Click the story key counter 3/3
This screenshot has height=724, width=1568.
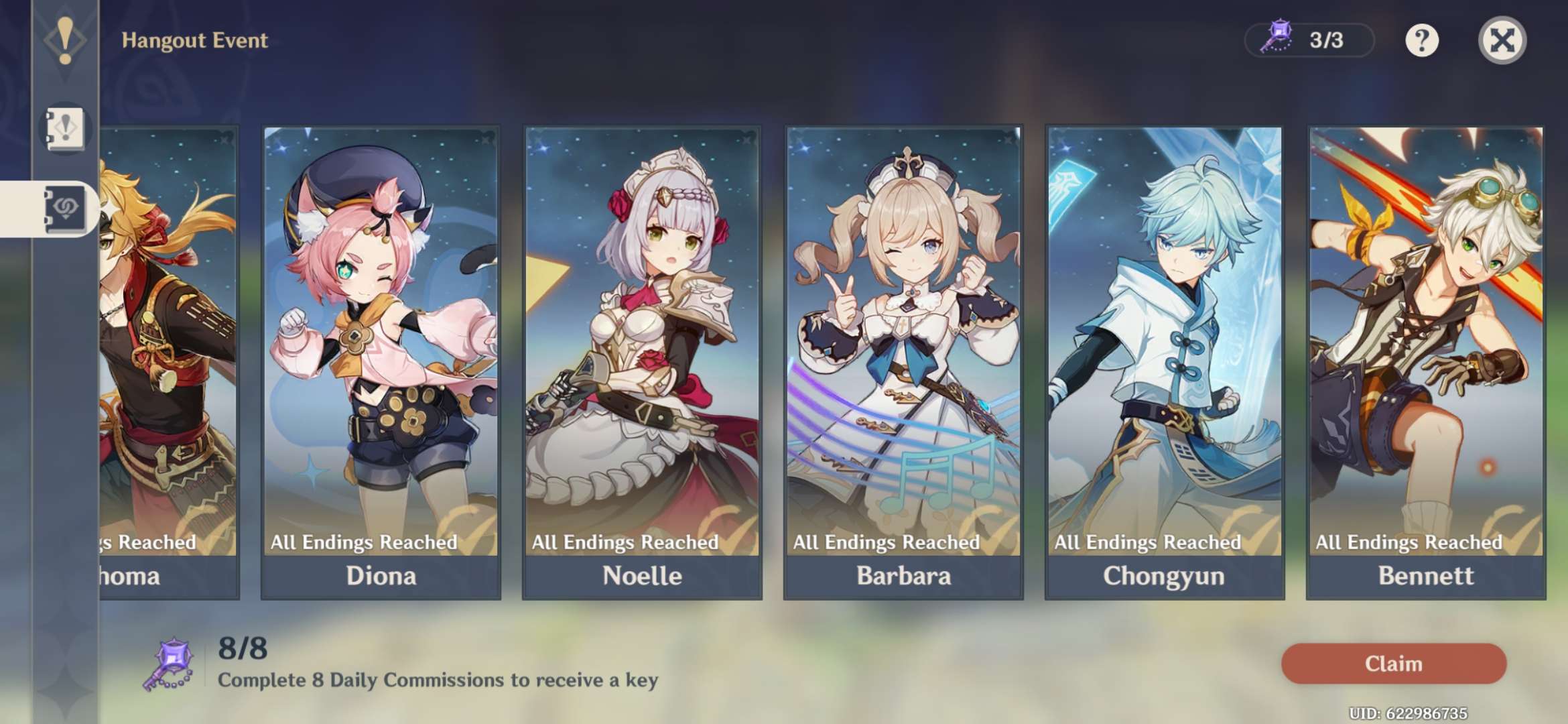[x=1309, y=40]
